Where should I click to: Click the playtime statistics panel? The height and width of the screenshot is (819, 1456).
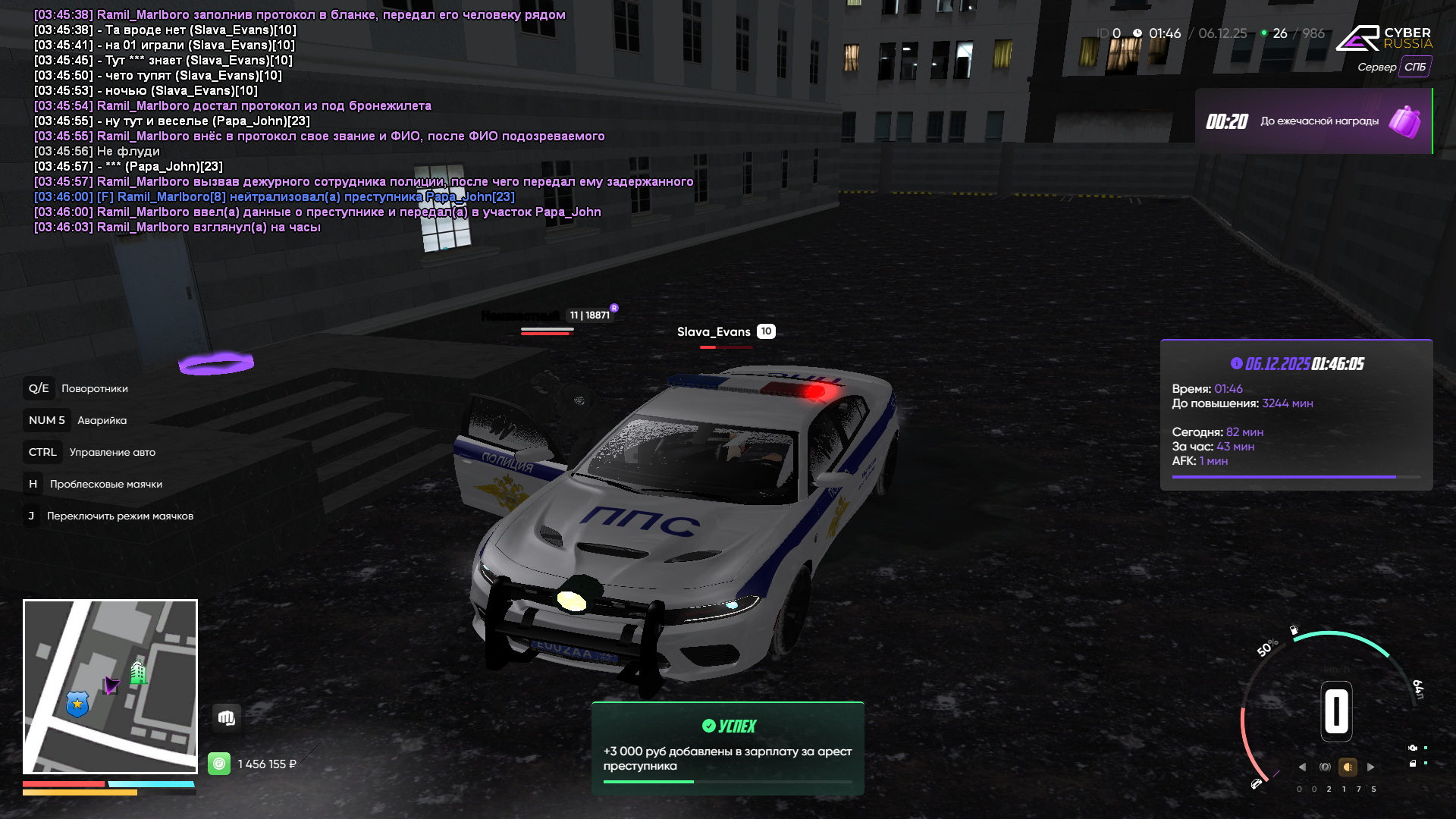click(x=1296, y=415)
